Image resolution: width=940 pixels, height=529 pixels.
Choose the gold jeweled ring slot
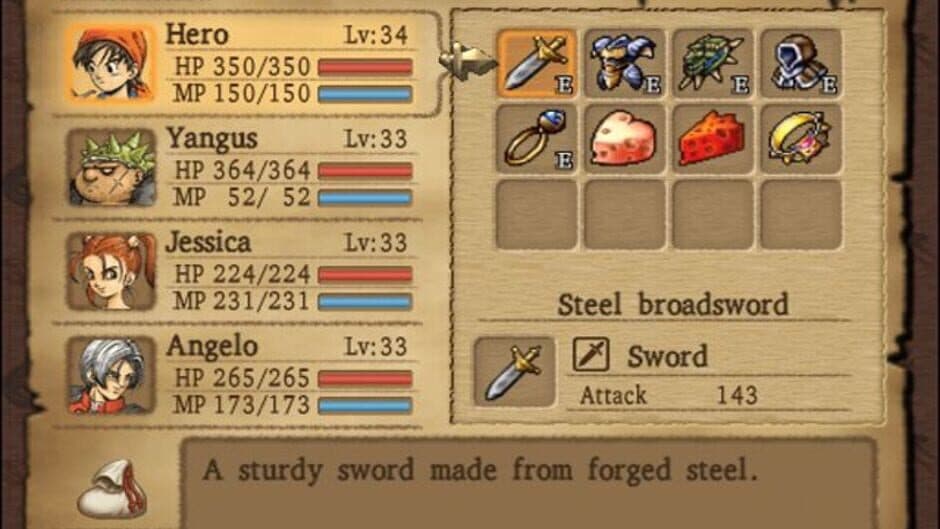click(x=800, y=138)
